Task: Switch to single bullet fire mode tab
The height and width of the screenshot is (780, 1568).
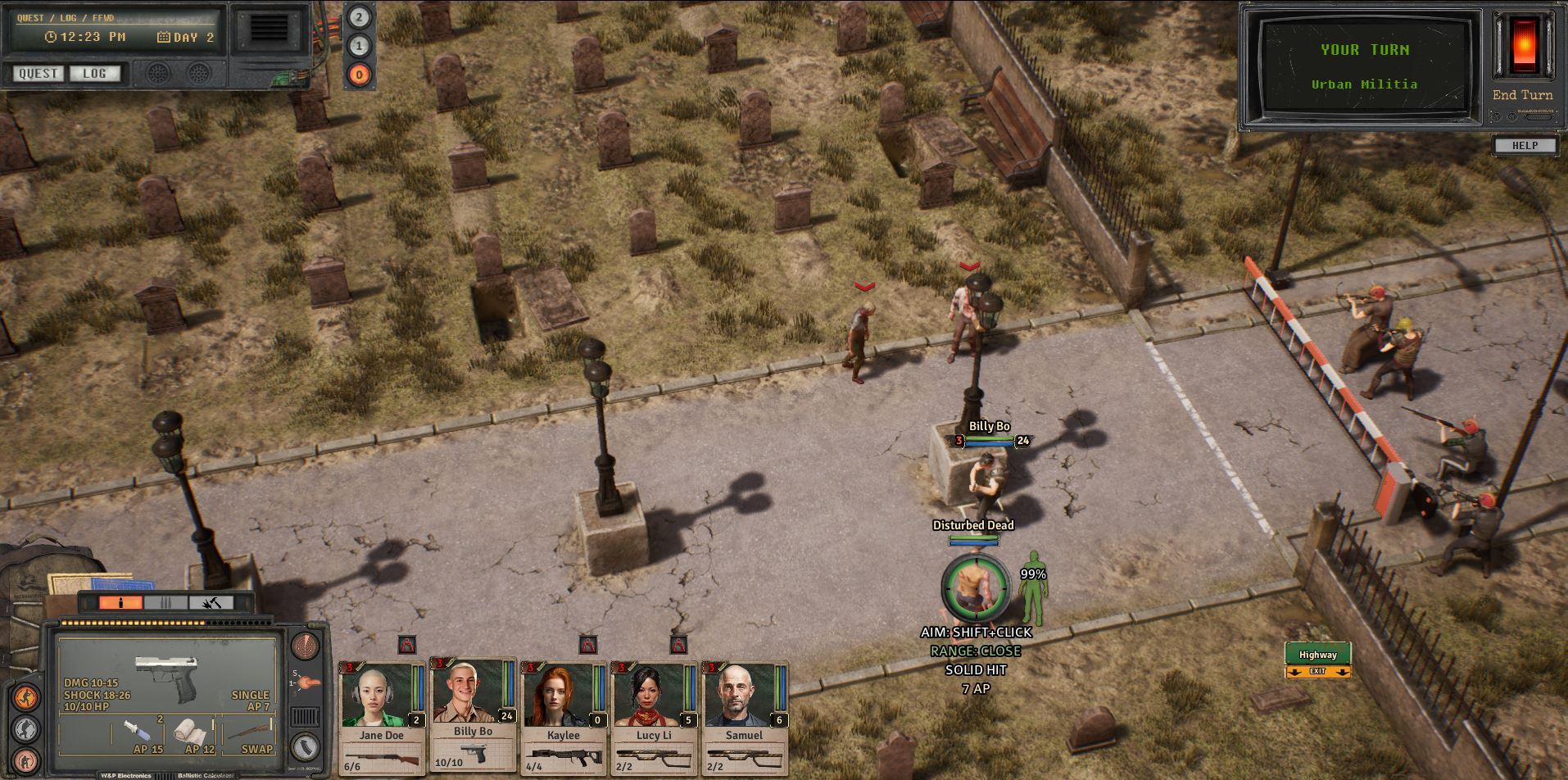Action: pos(120,603)
